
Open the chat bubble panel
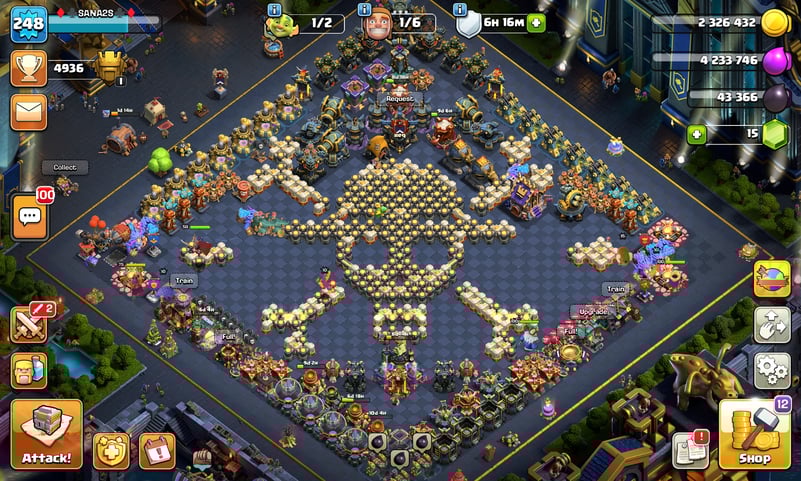(30, 215)
